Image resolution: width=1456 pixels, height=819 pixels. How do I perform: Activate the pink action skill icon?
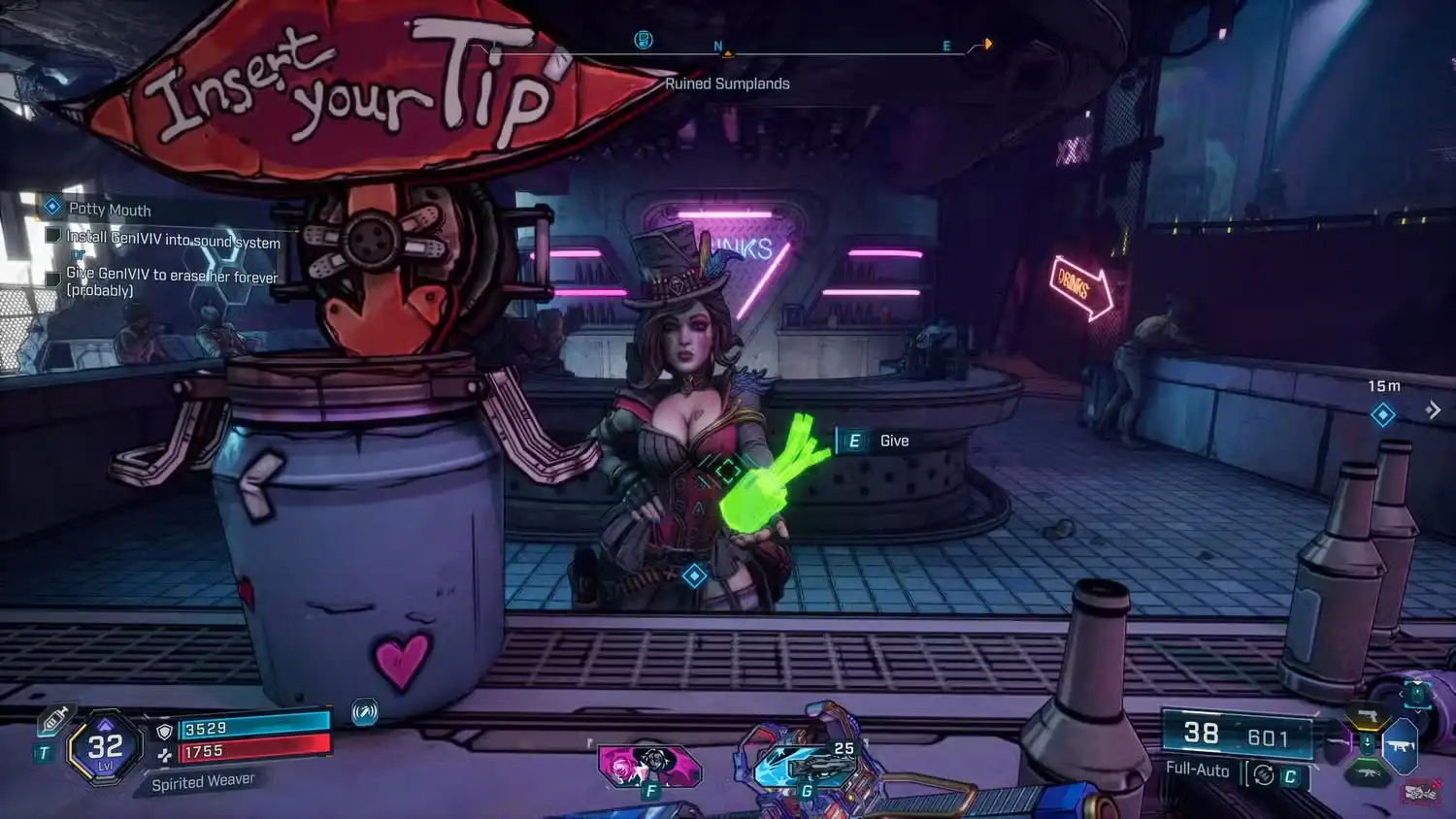648,766
